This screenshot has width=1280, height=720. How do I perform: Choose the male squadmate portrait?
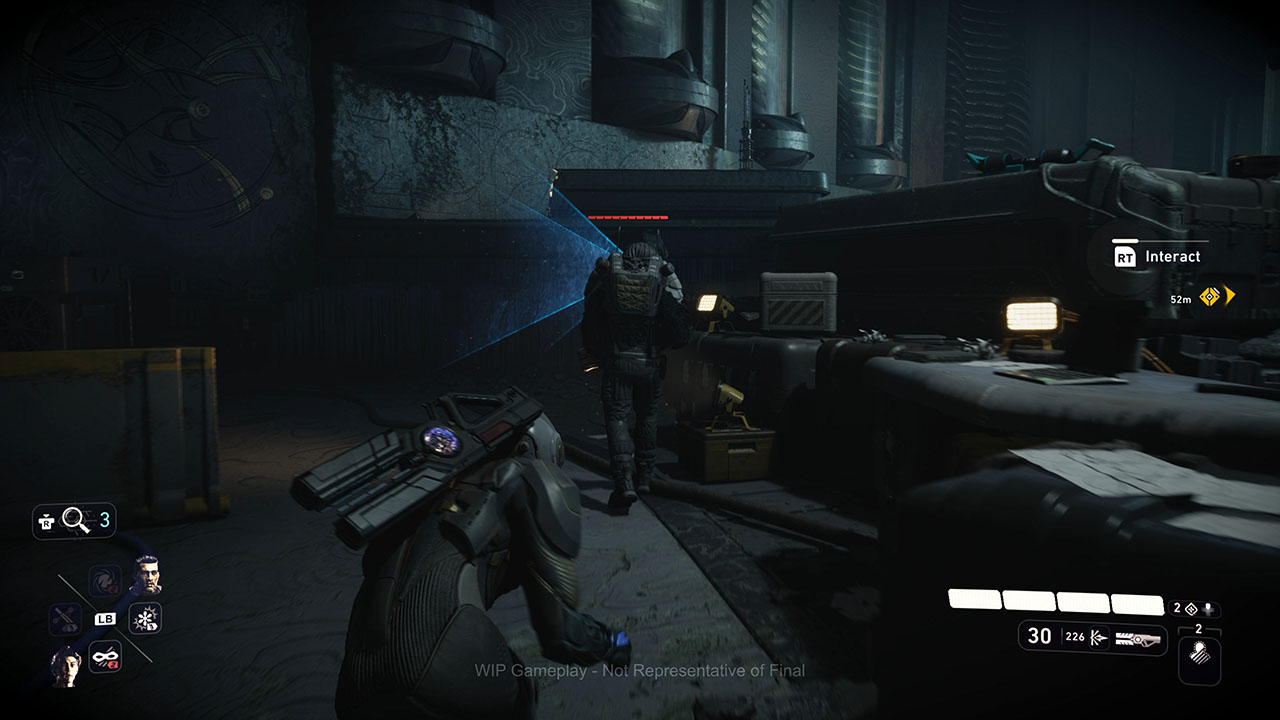146,572
